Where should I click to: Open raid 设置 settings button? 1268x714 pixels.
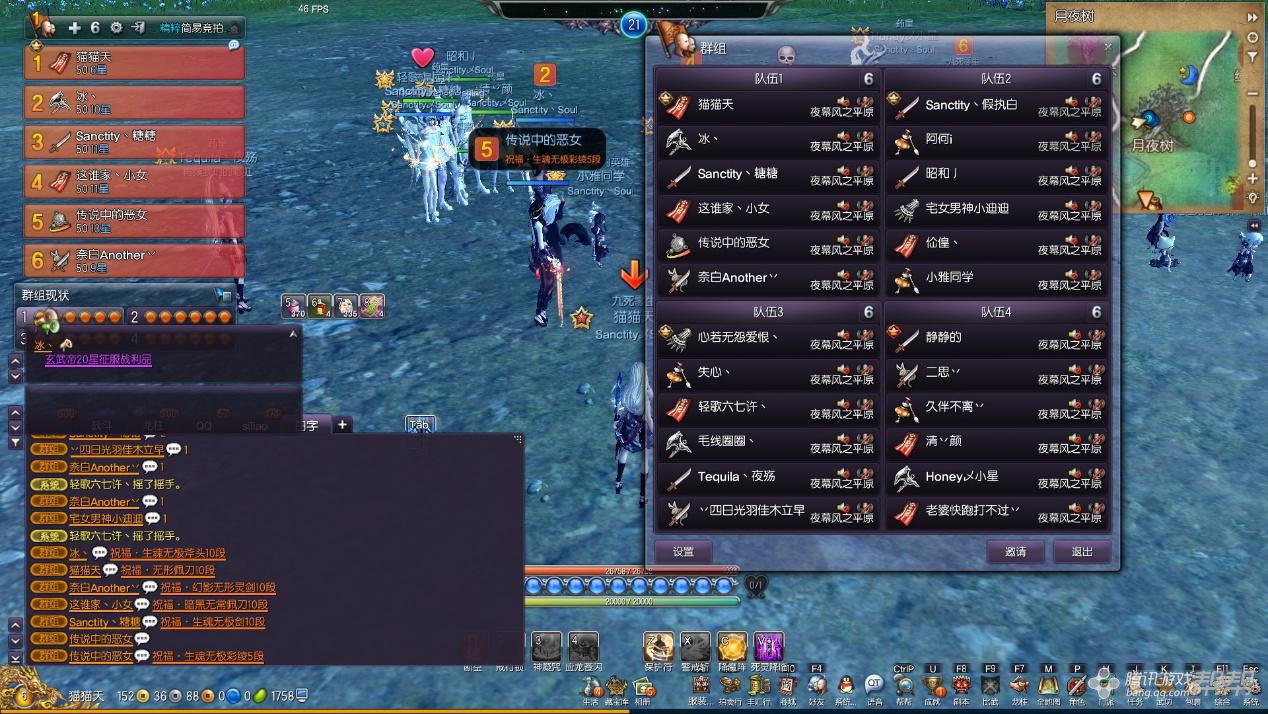(683, 551)
